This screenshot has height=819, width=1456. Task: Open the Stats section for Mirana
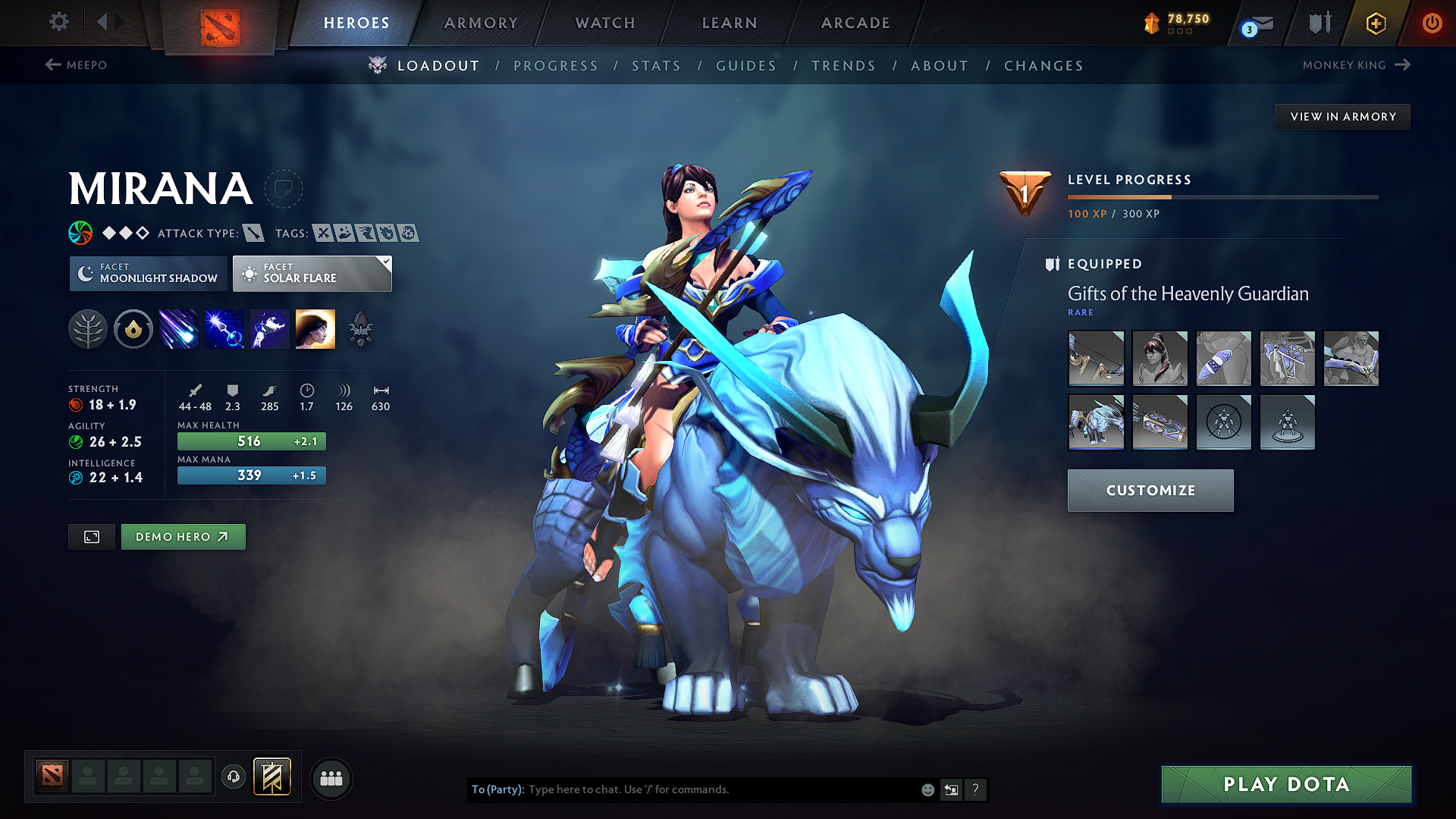click(656, 66)
